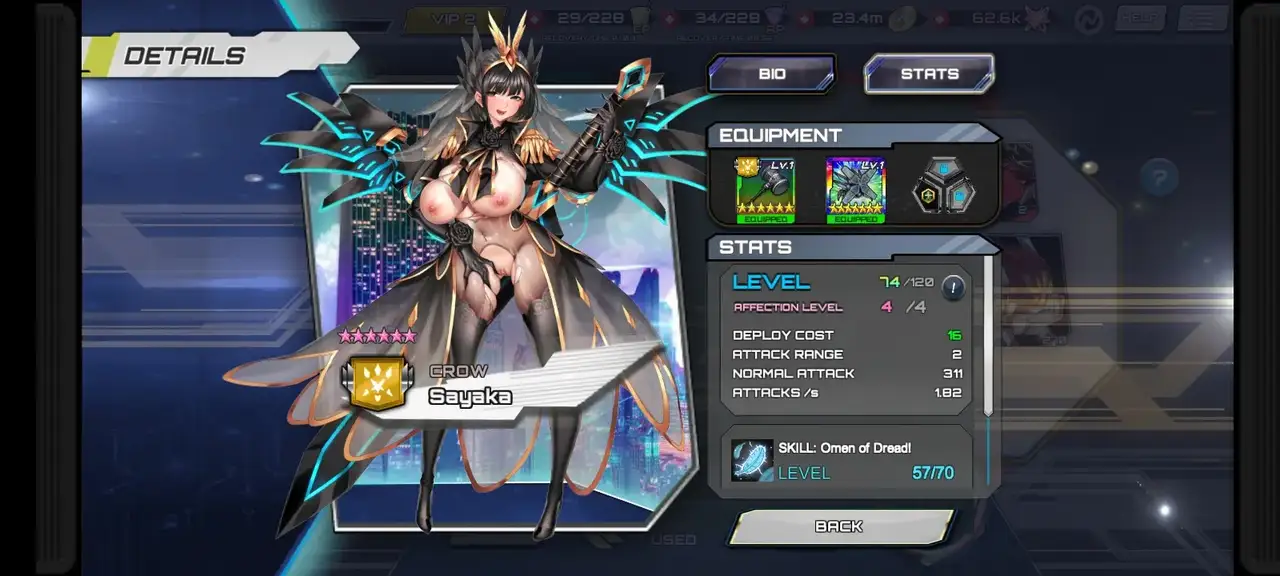Open the STATS tab

pyautogui.click(x=929, y=74)
